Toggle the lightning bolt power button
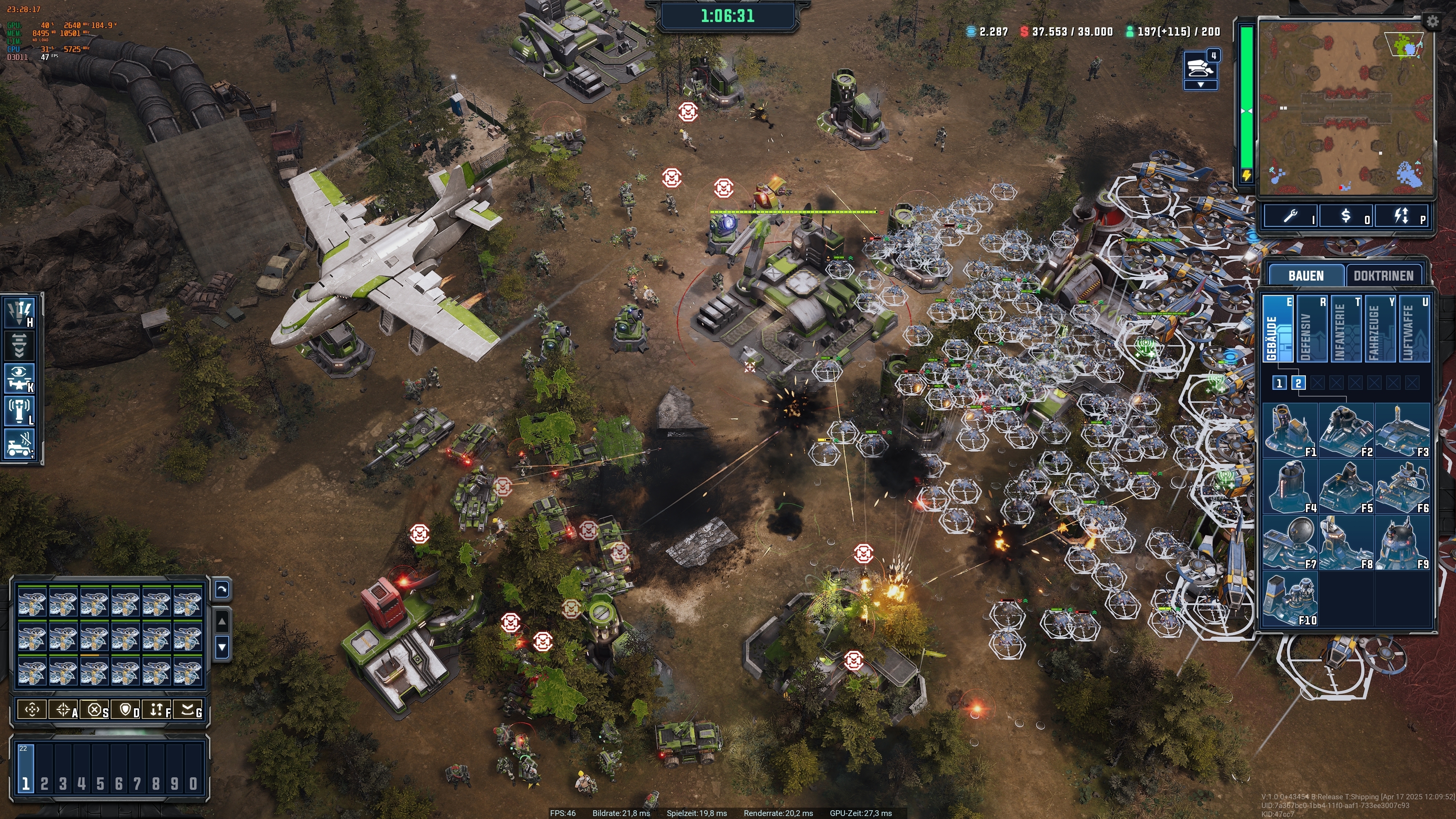The width and height of the screenshot is (1456, 819). click(x=1401, y=217)
